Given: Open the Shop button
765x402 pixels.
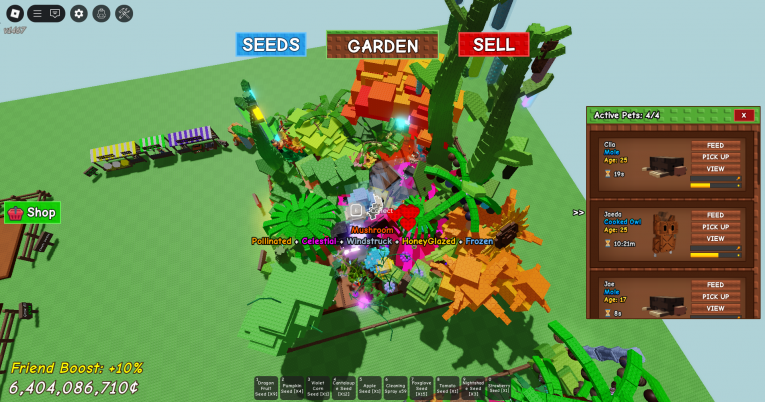Looking at the screenshot, I should 32,212.
